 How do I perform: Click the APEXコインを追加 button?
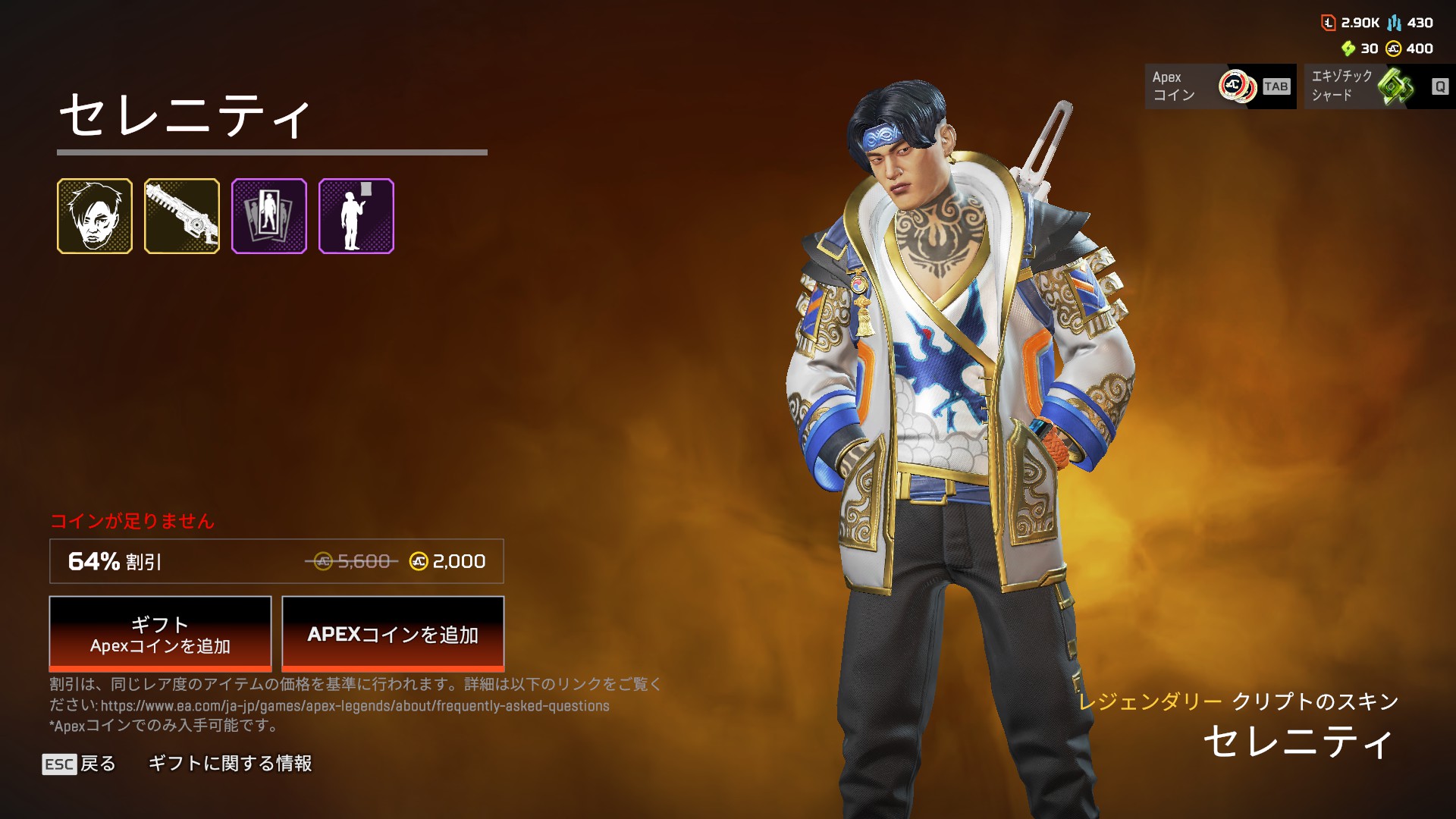pos(393,634)
